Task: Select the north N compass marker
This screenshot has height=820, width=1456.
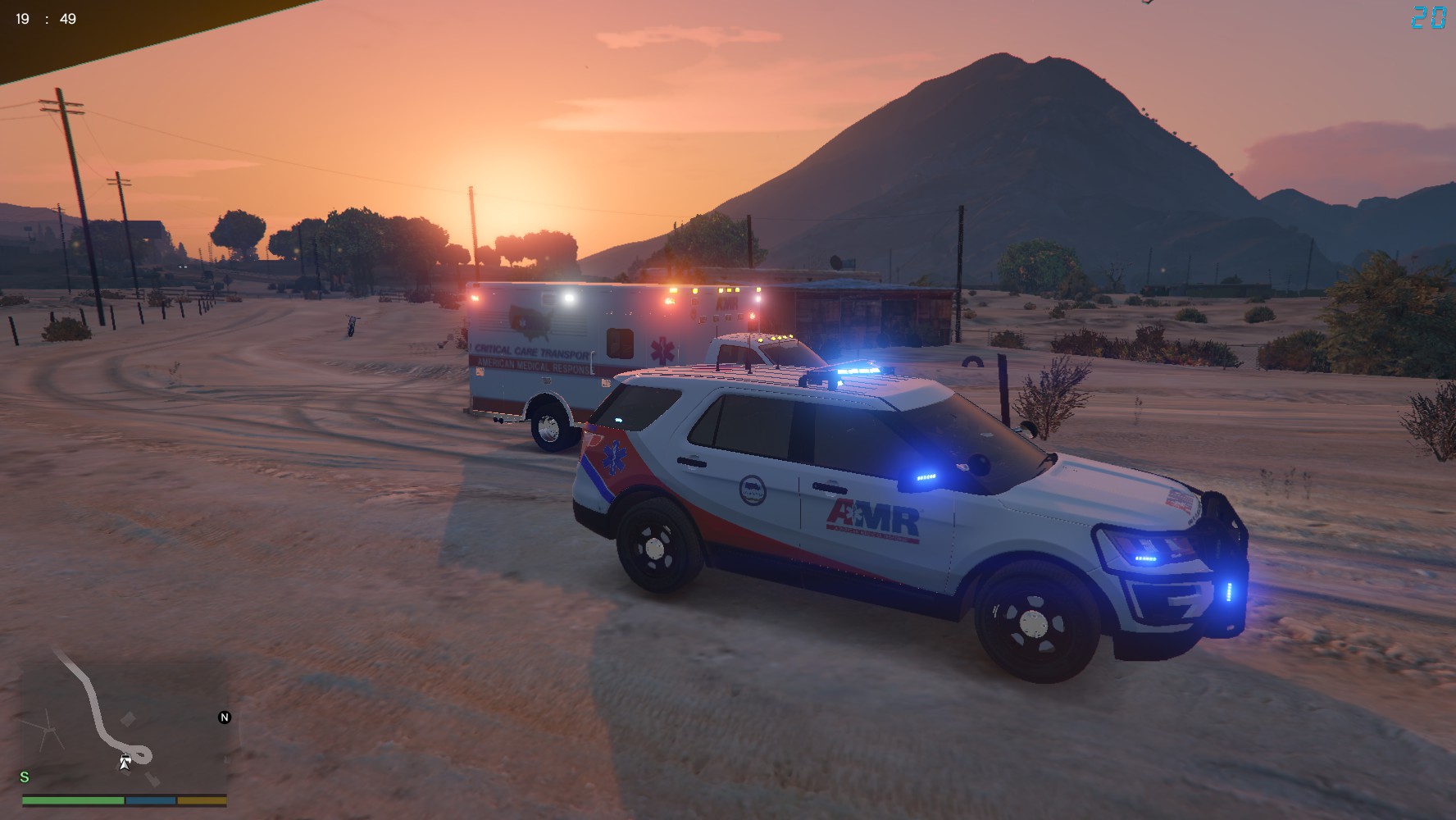Action: click(225, 717)
